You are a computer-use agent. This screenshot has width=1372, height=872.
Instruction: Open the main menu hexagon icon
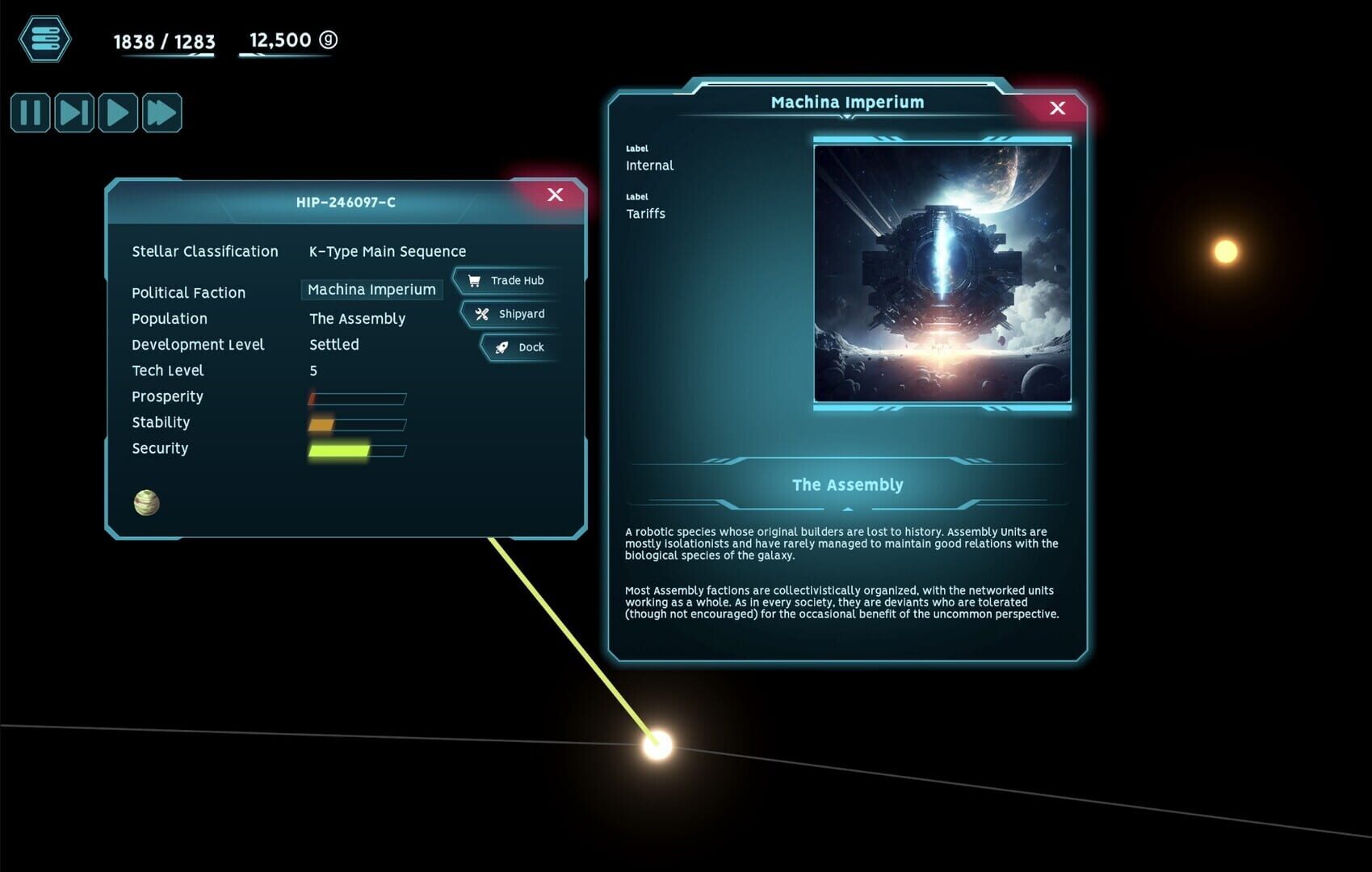pos(44,39)
